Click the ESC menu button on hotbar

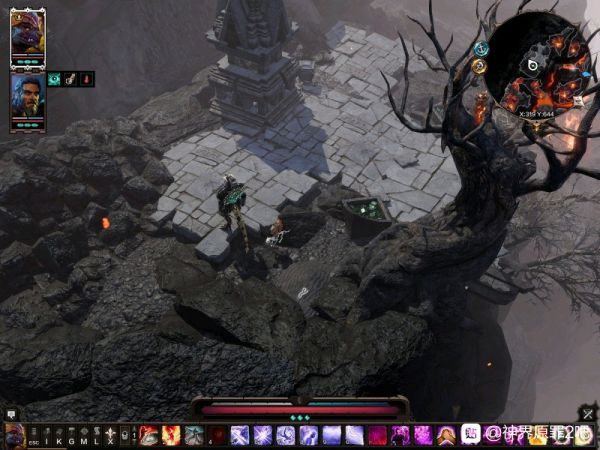pos(33,436)
